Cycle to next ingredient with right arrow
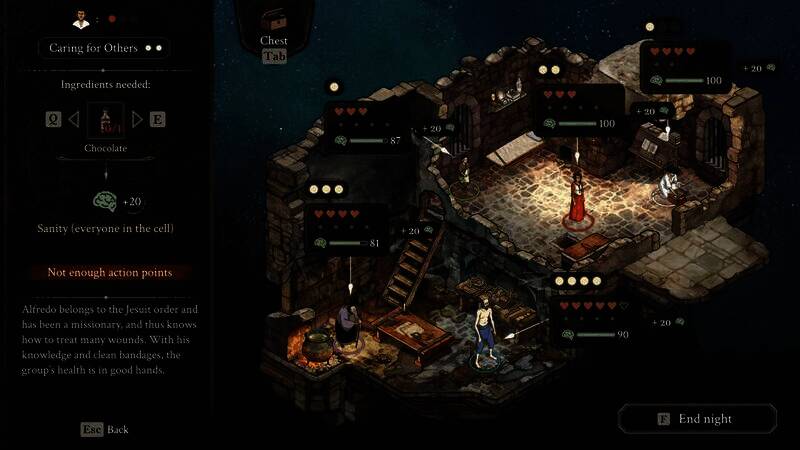Screen dimensions: 800x450 coord(138,120)
